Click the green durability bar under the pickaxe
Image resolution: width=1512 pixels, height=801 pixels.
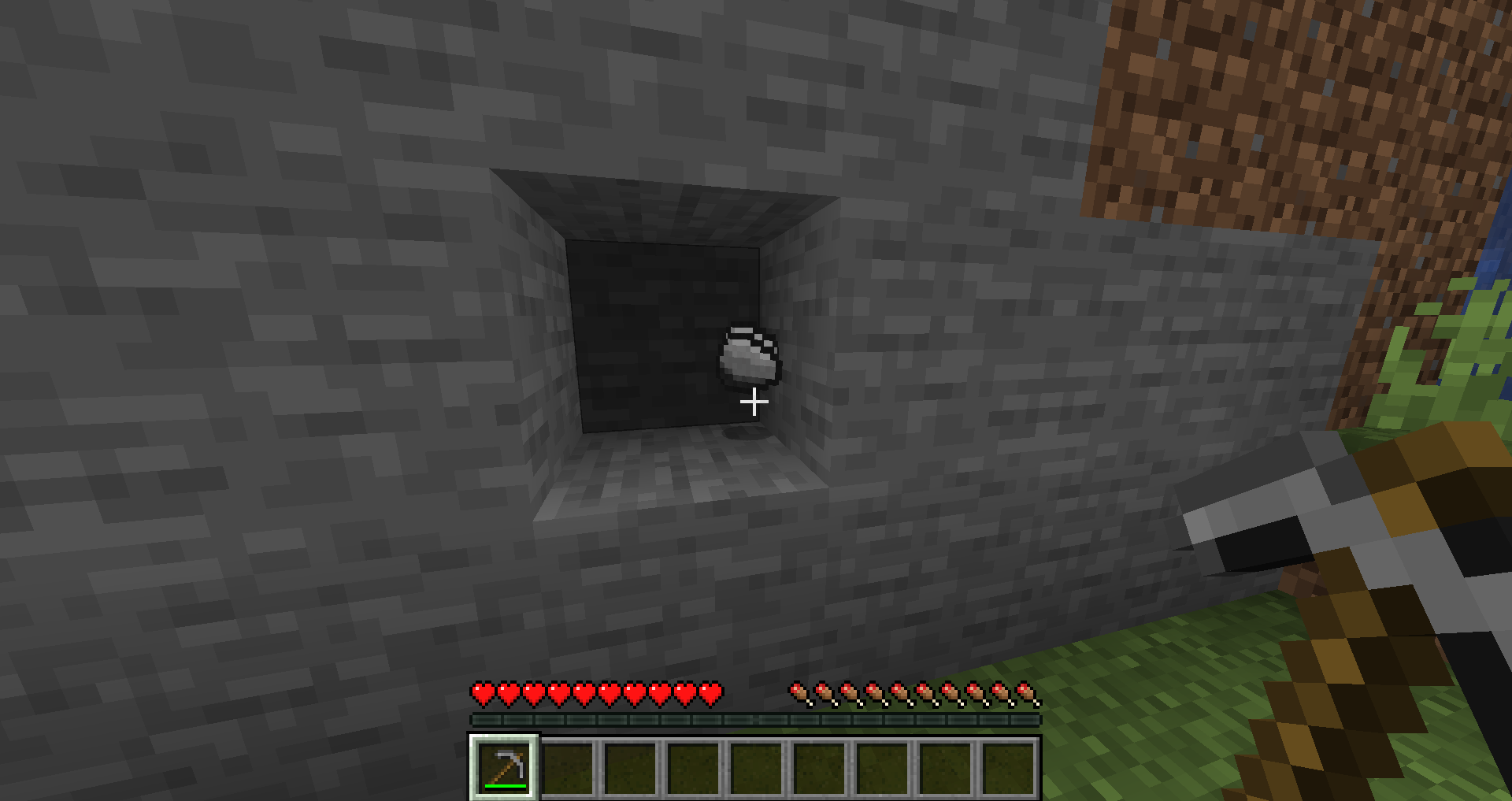504,786
